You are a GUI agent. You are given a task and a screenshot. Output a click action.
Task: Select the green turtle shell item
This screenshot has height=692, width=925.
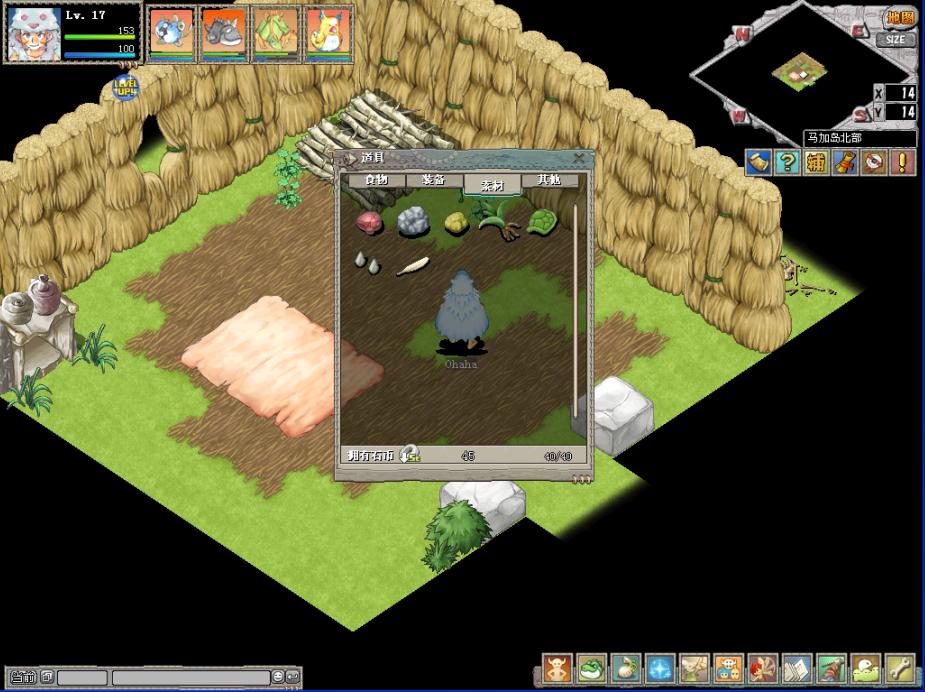click(x=542, y=222)
